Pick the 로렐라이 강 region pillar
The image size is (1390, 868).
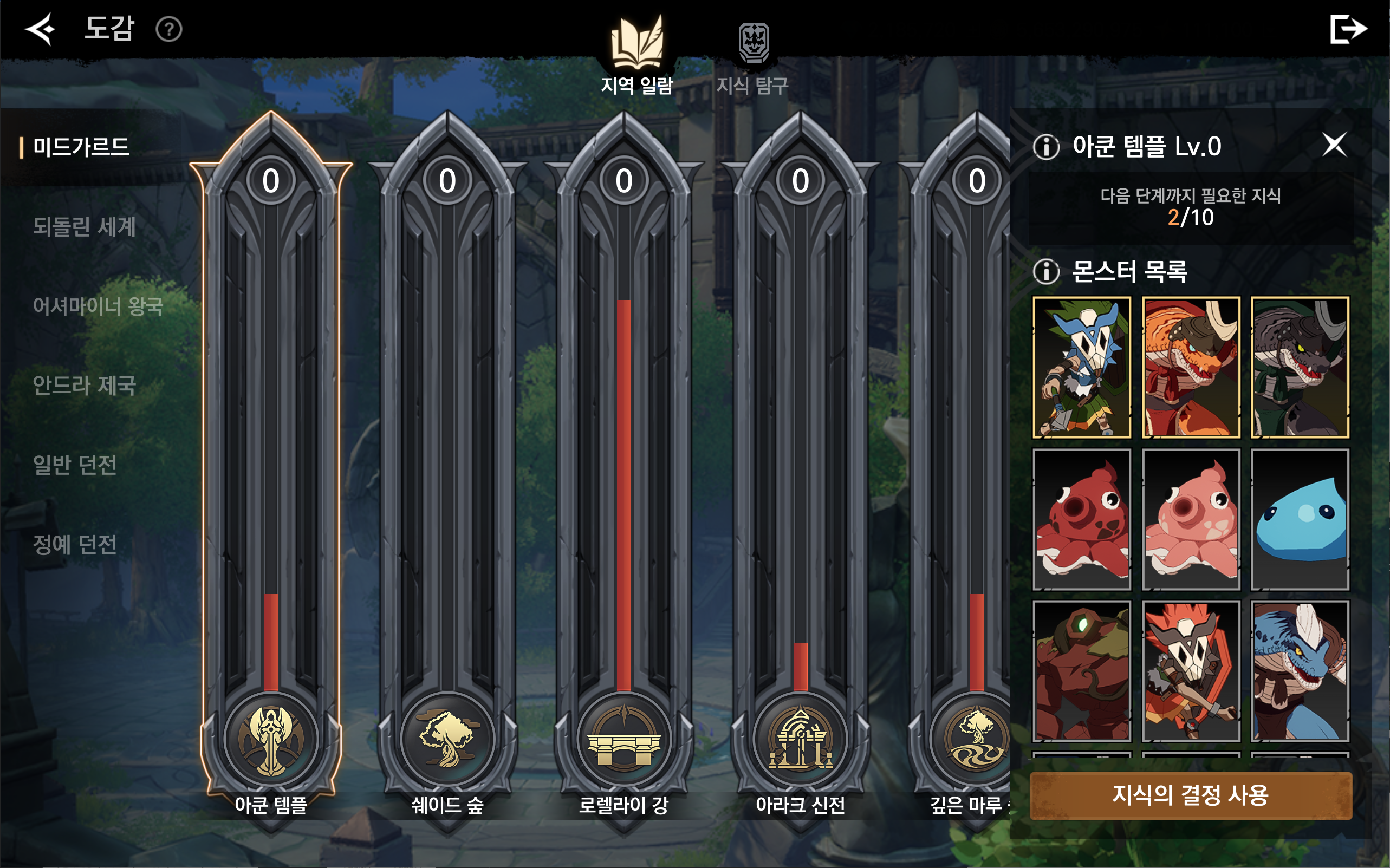click(624, 459)
